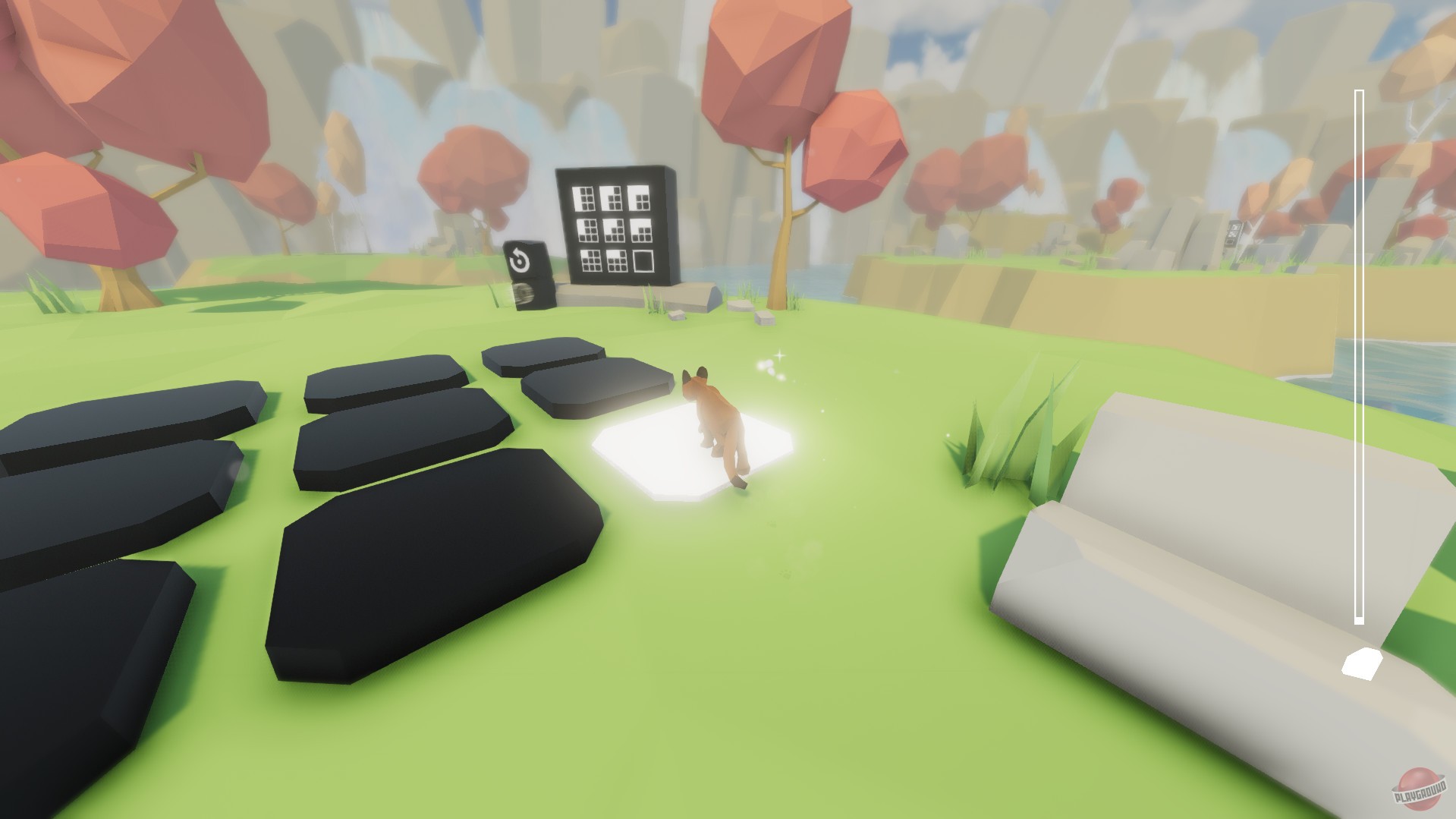
Task: Select the top-middle window pattern tile
Action: (612, 198)
